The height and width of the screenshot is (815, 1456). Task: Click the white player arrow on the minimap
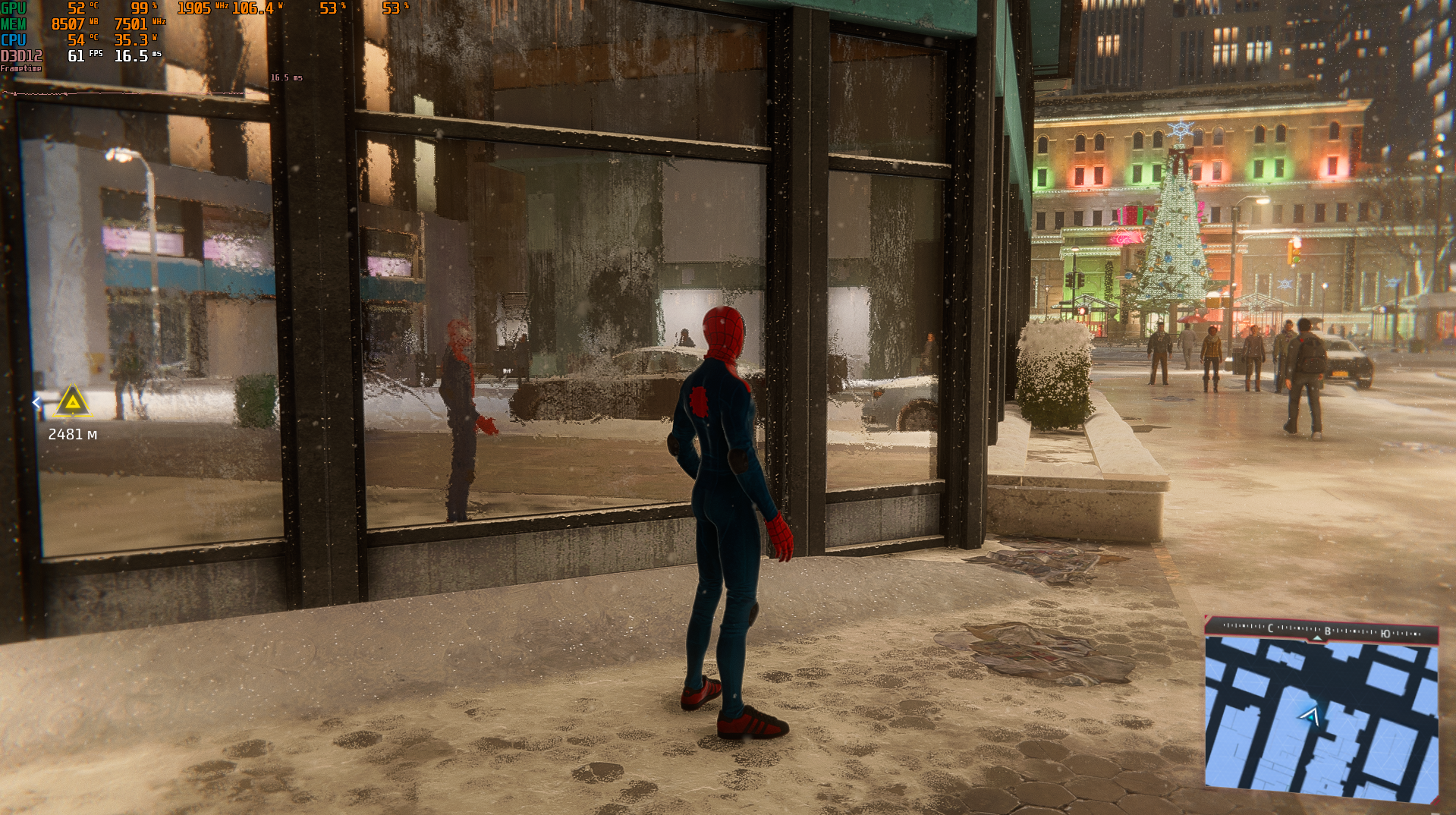point(1310,715)
